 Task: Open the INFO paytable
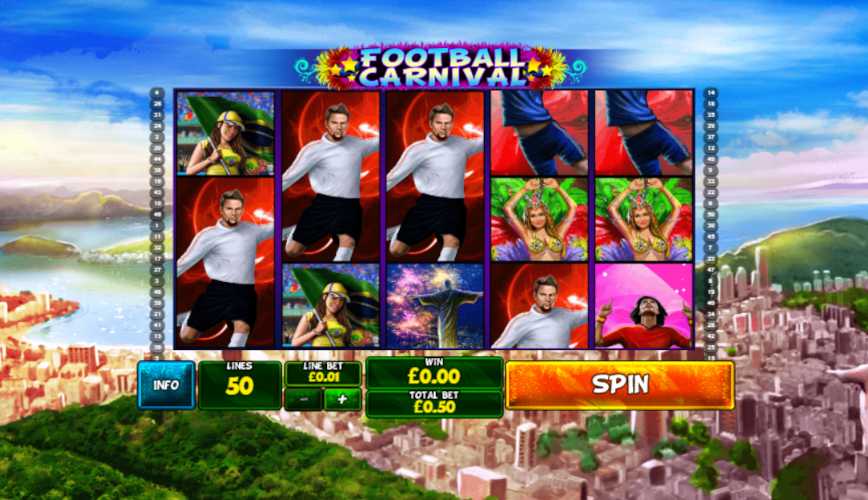pyautogui.click(x=166, y=384)
